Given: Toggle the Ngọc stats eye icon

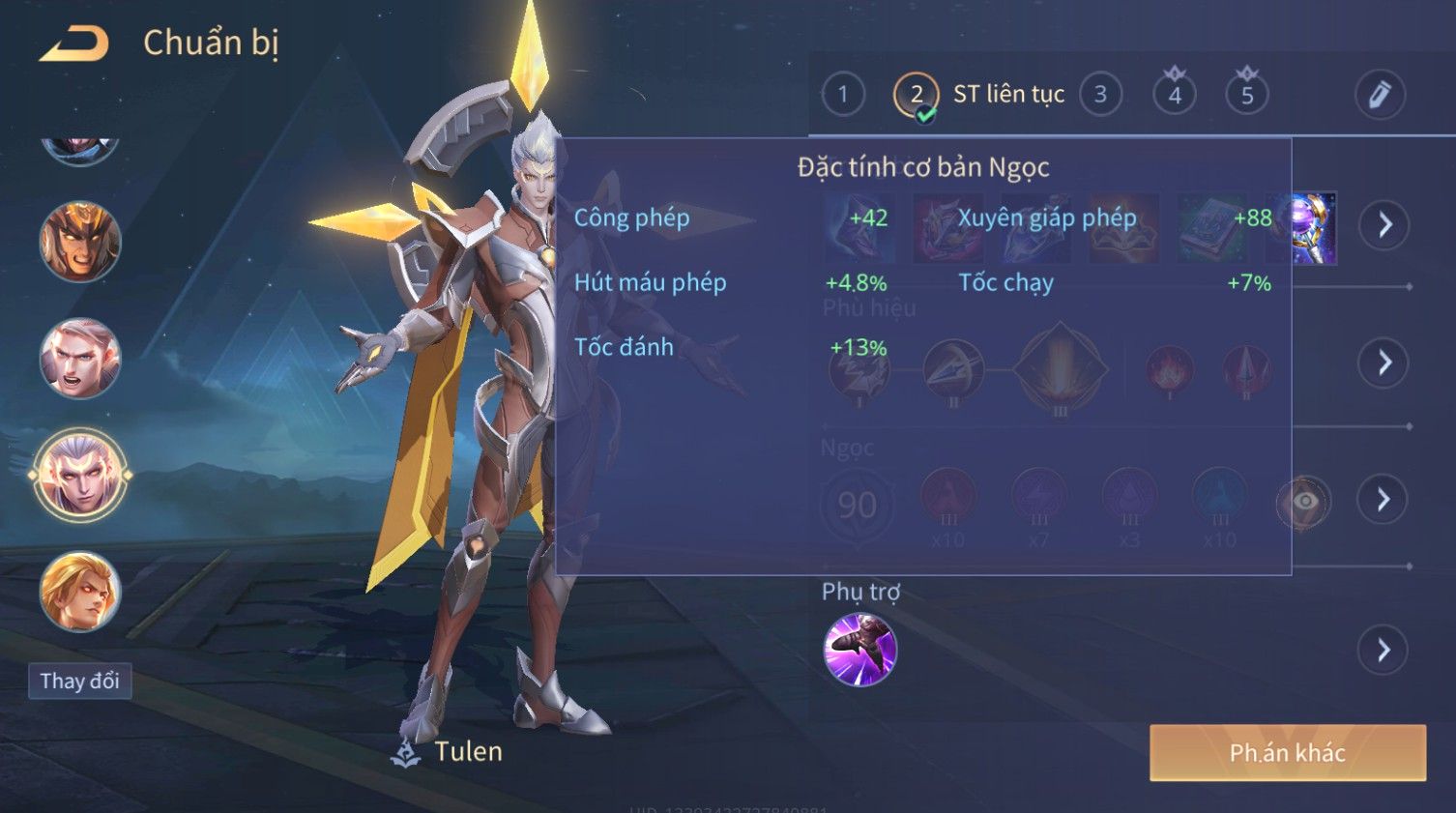Looking at the screenshot, I should click(x=1304, y=501).
